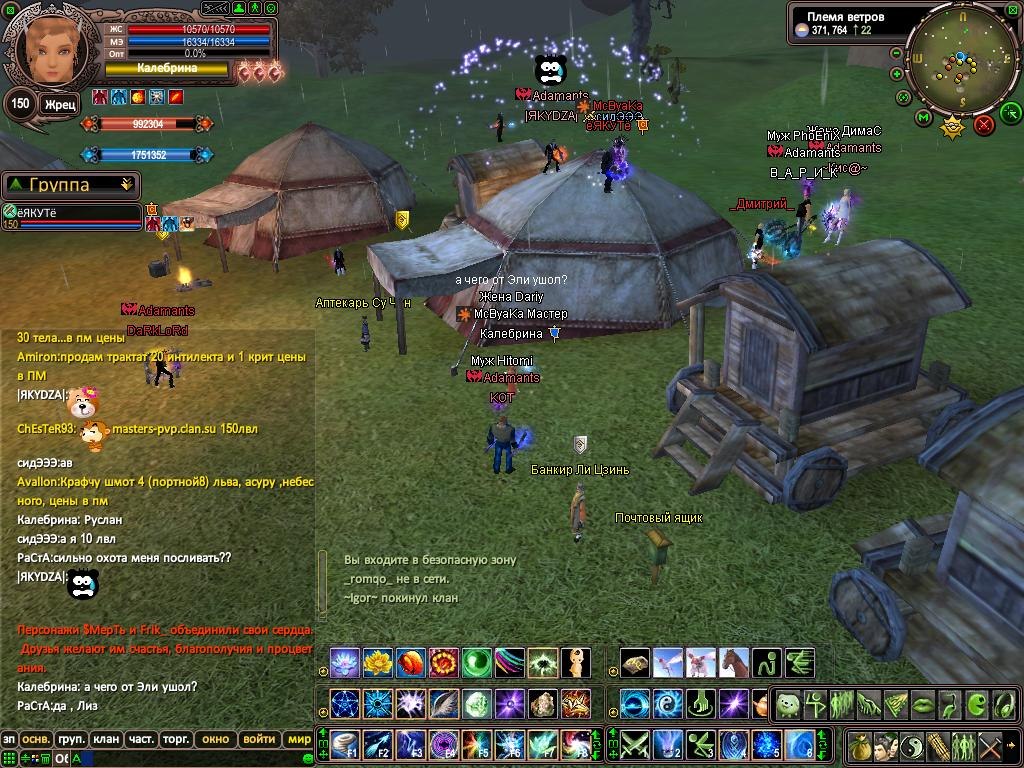Switch chat to the осн. main tab

36,740
